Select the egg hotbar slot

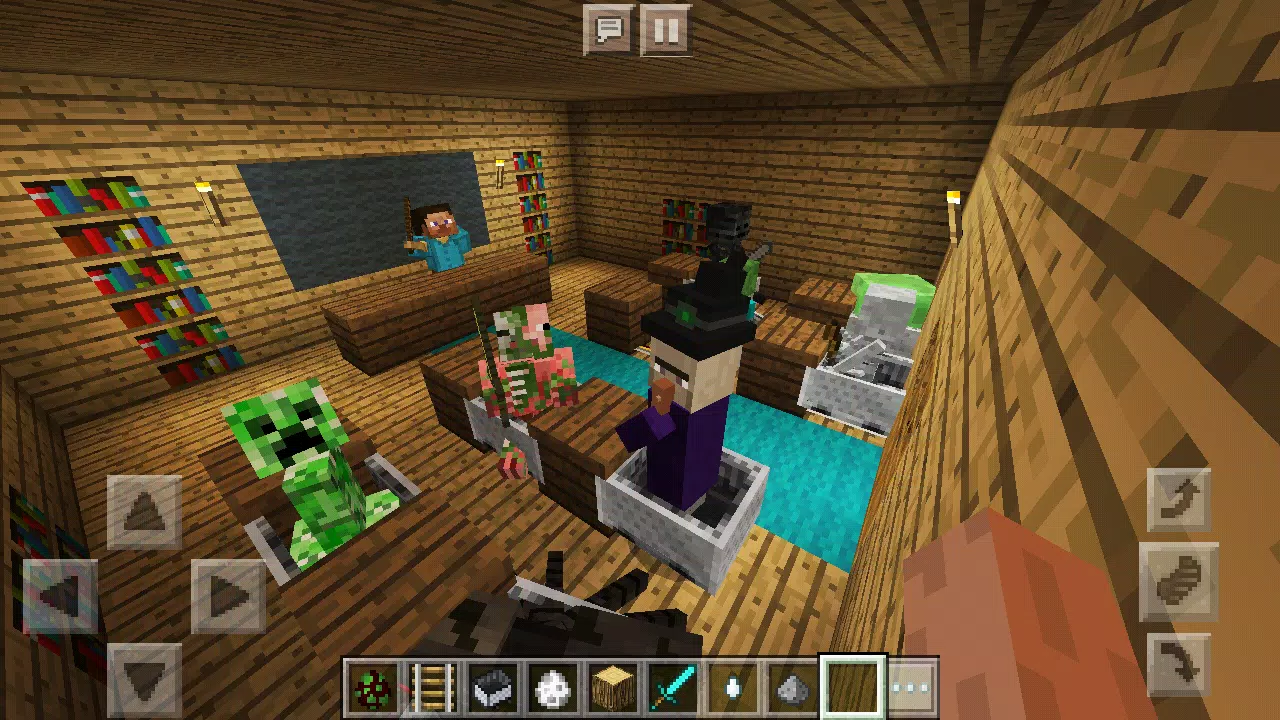pyautogui.click(x=733, y=685)
